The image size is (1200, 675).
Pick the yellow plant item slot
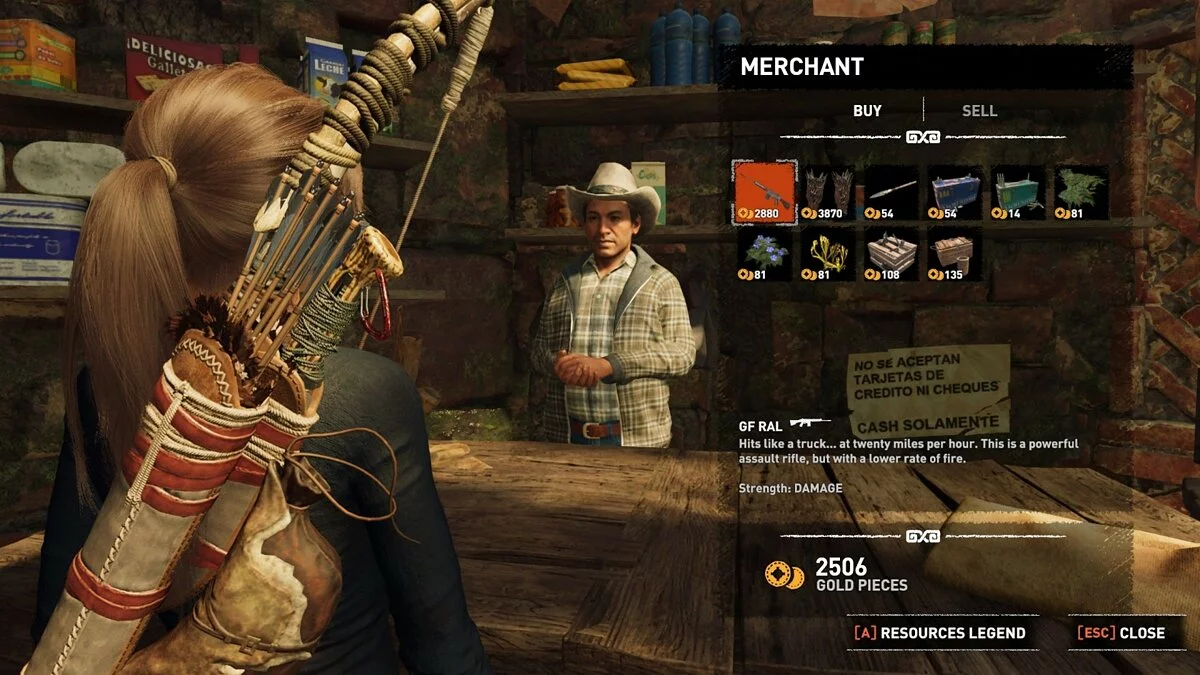point(829,254)
